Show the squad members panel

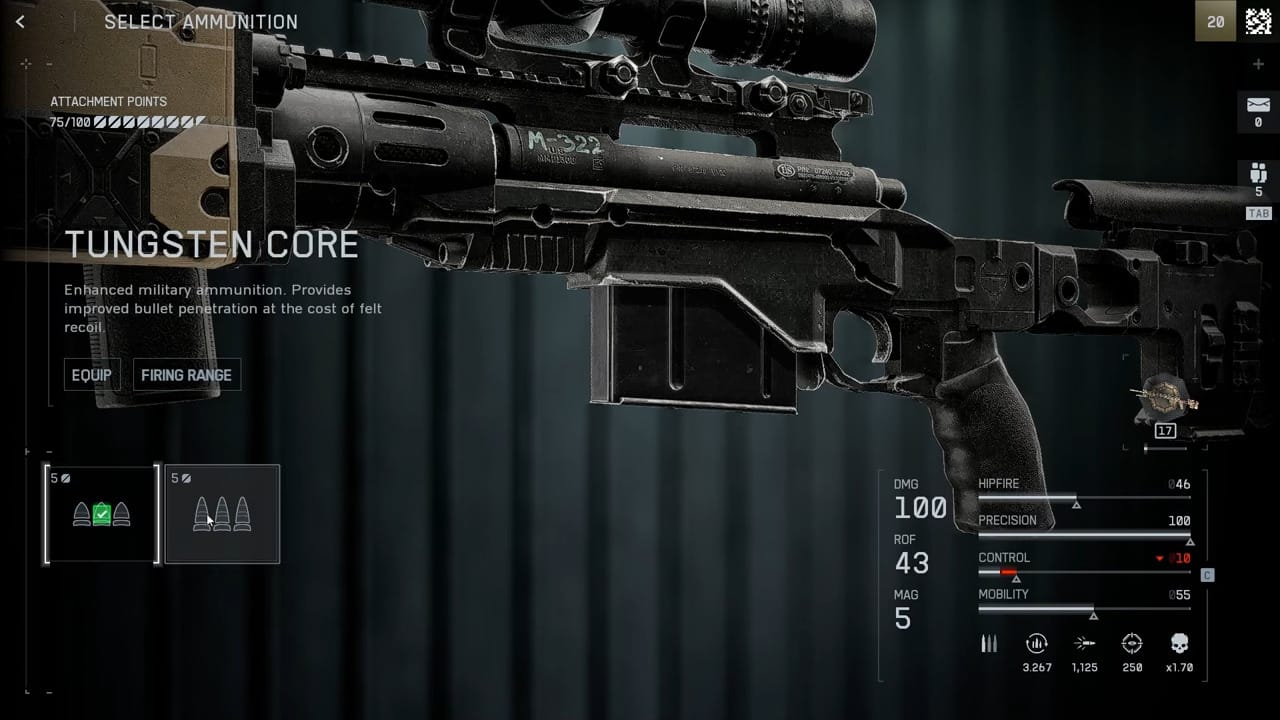1258,178
